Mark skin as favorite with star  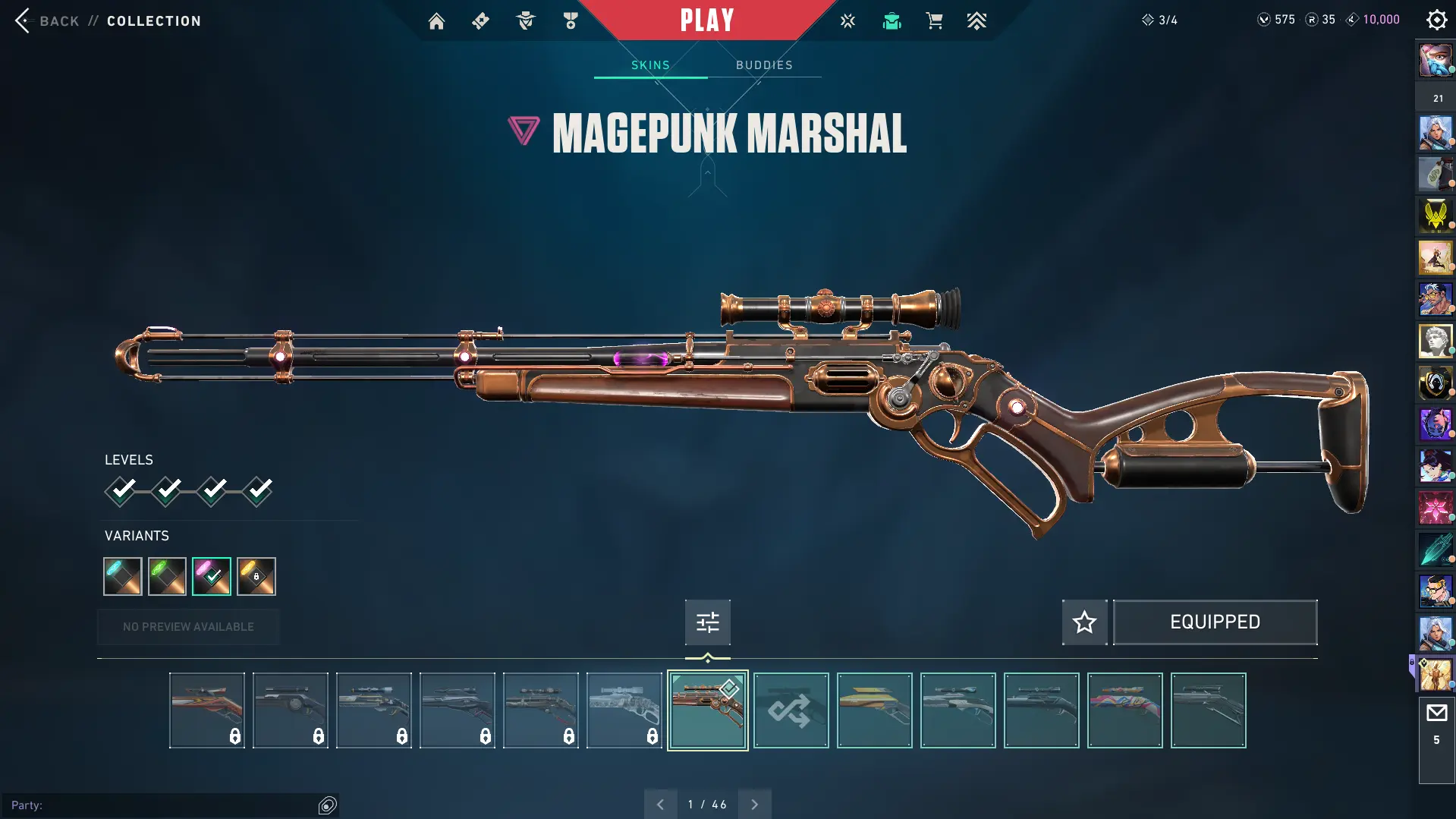(1084, 622)
